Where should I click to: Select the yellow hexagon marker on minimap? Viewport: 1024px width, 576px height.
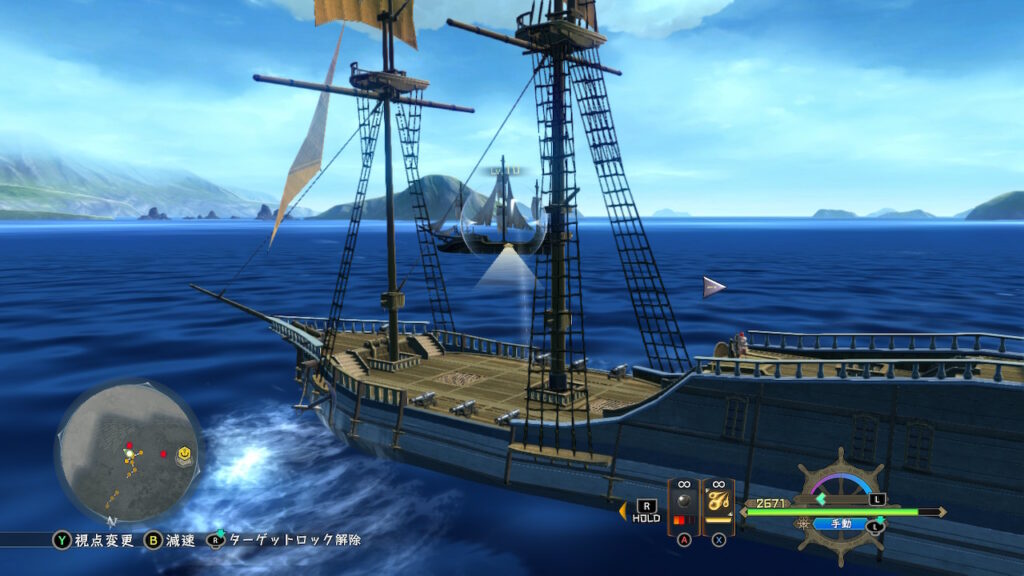[x=184, y=456]
